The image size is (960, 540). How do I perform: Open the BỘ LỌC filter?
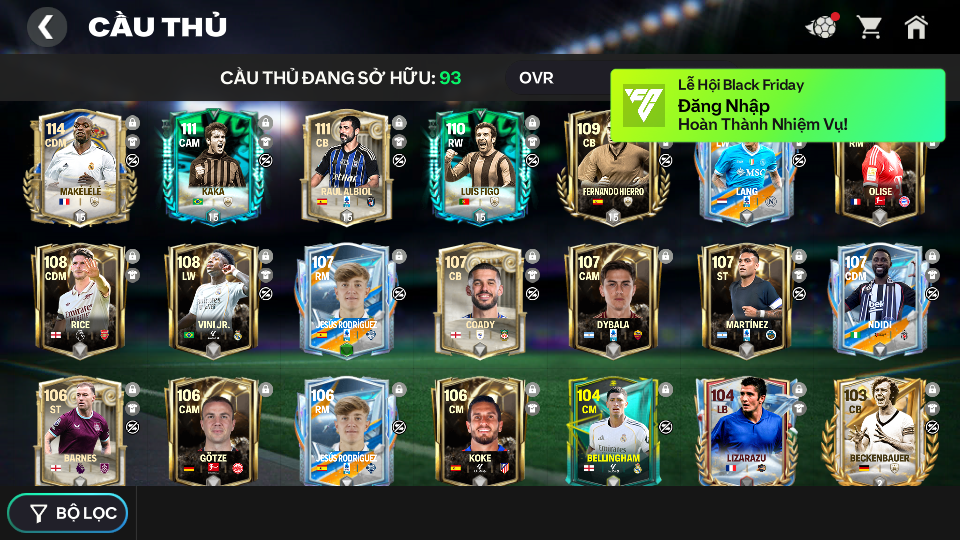pyautogui.click(x=68, y=513)
